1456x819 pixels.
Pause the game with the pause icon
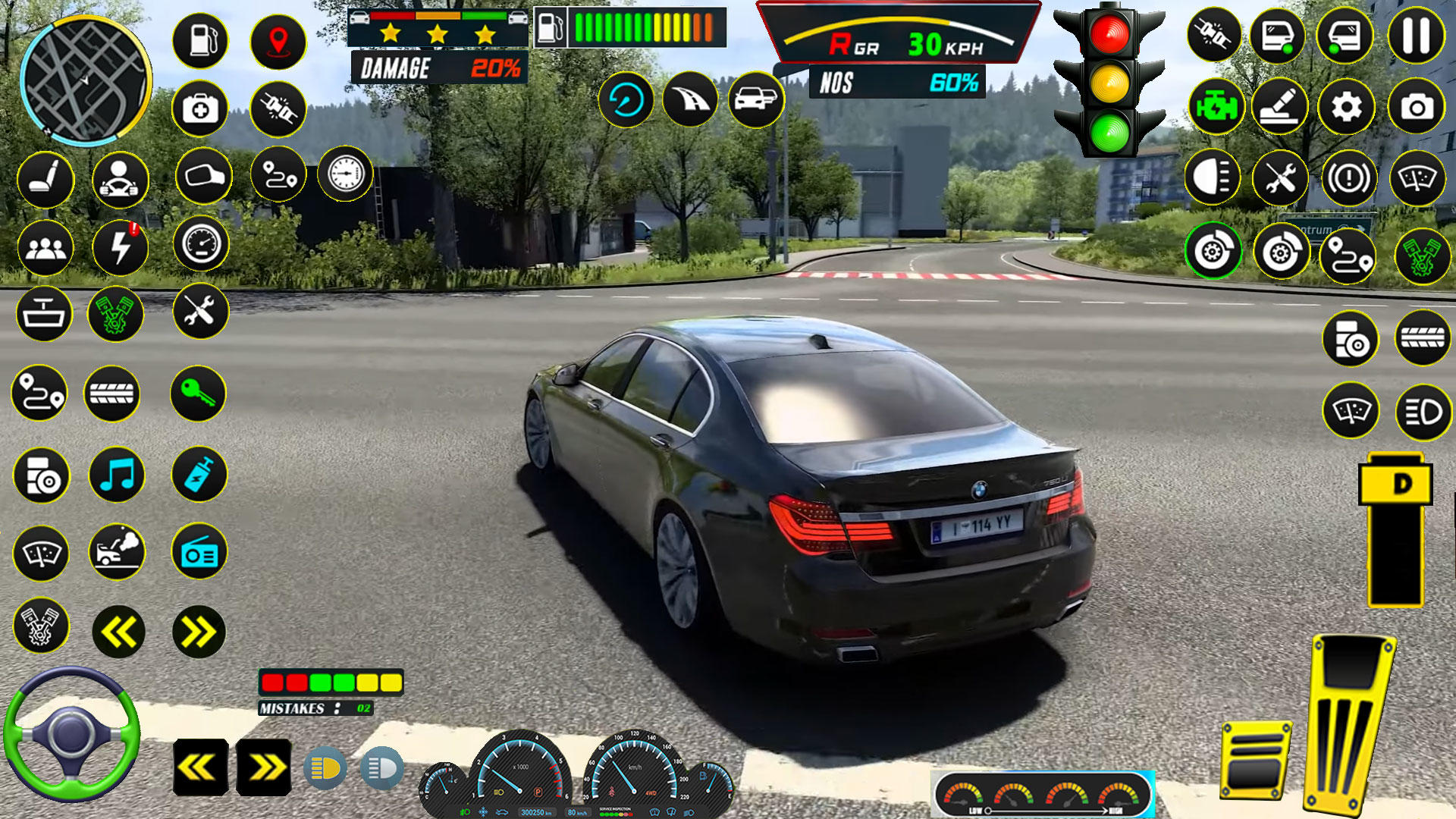pos(1415,36)
